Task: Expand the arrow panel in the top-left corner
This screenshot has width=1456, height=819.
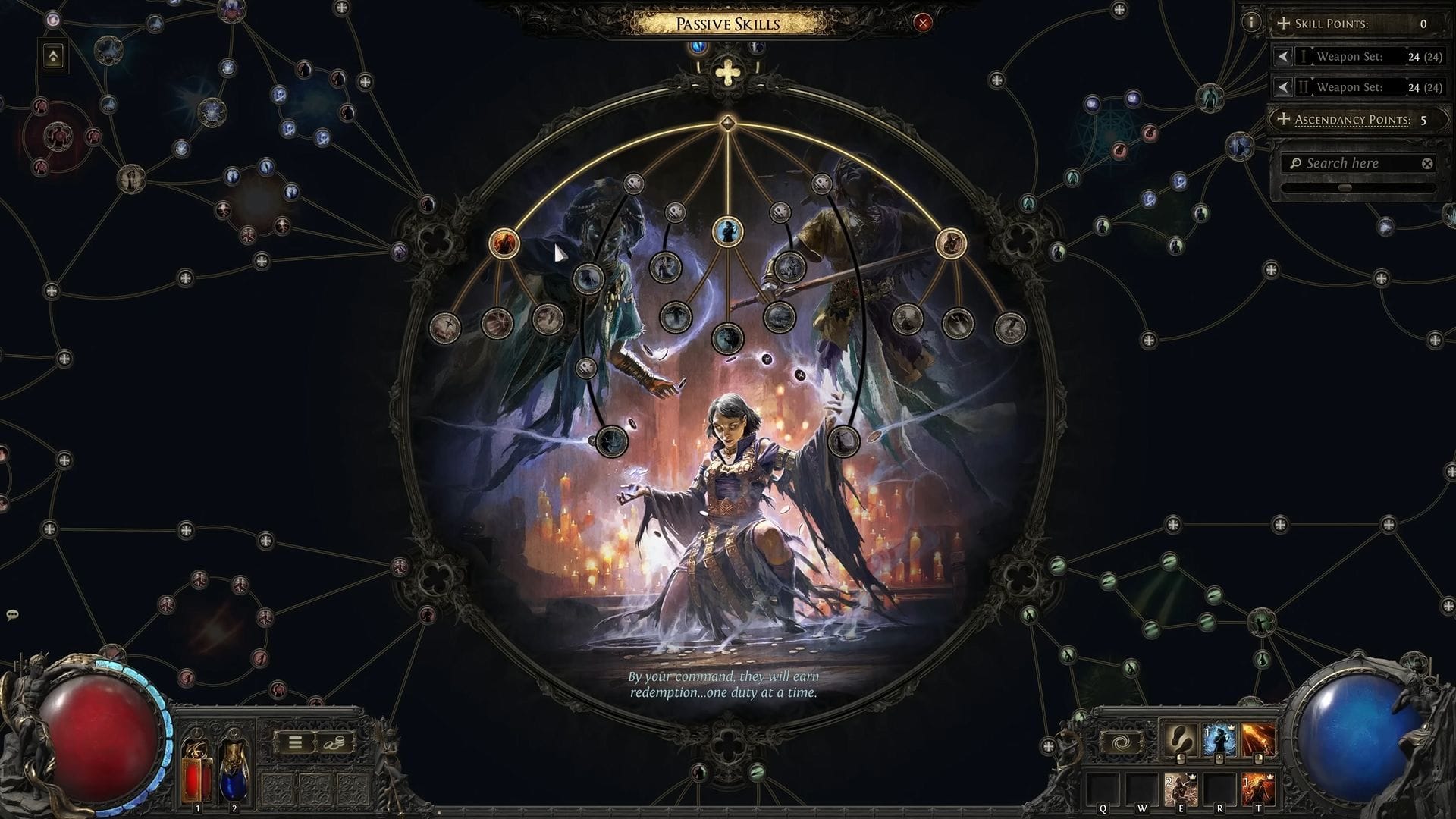Action: [x=52, y=56]
